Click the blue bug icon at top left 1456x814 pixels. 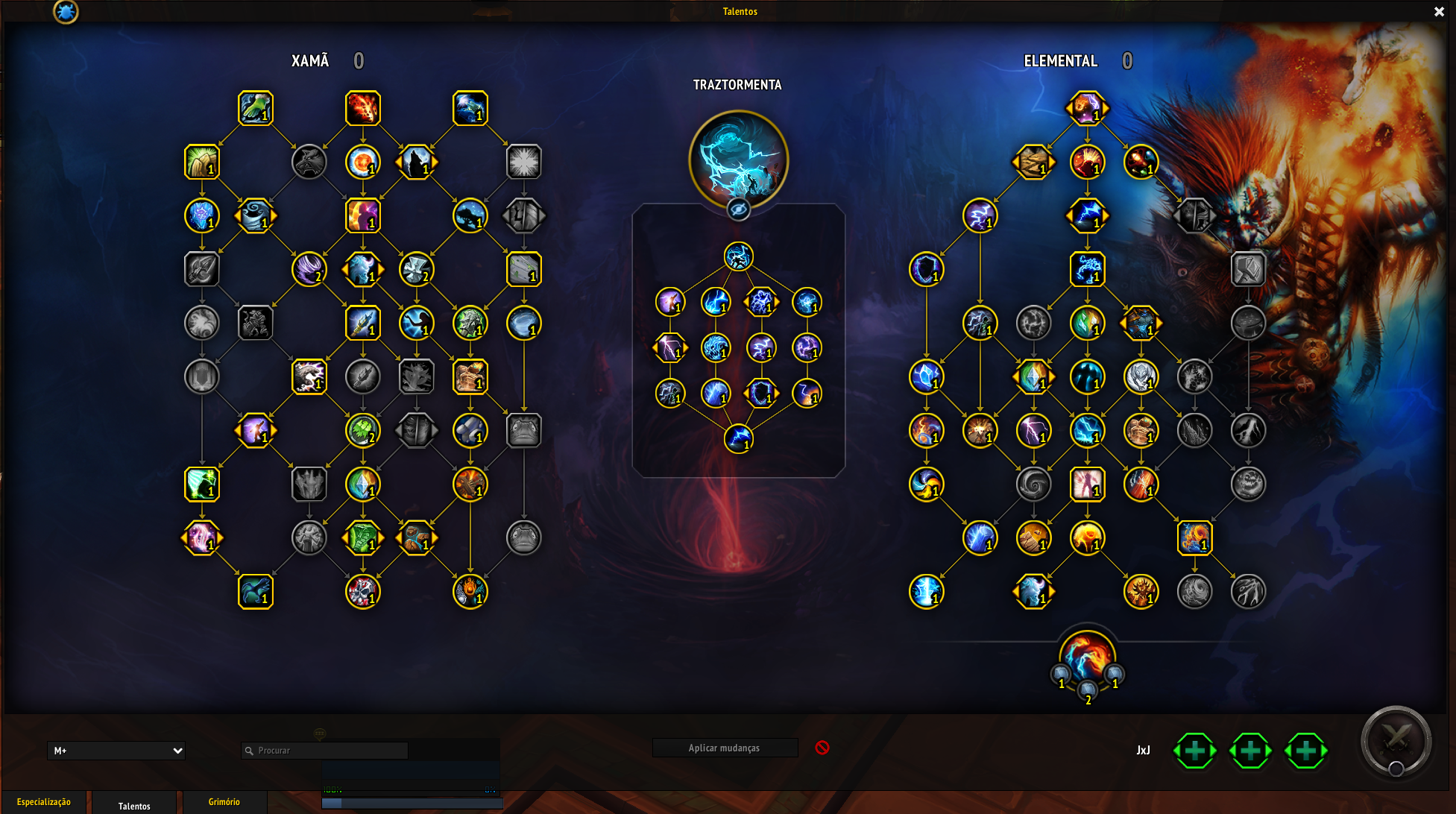(x=66, y=11)
